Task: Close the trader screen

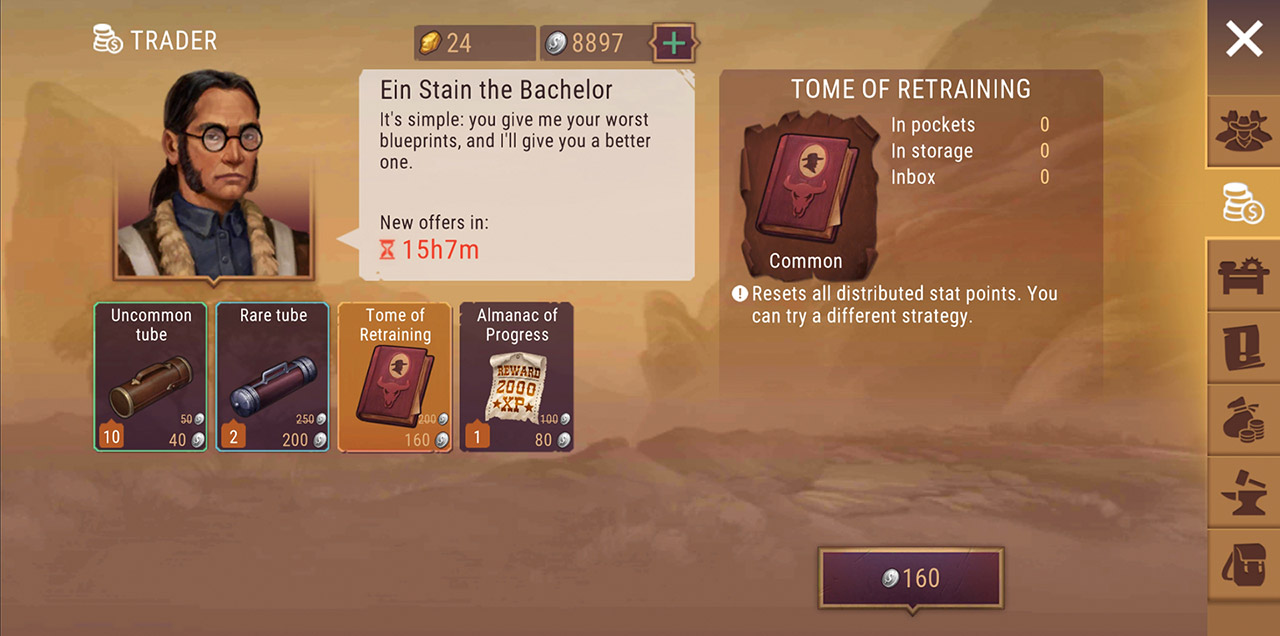Action: (1243, 40)
